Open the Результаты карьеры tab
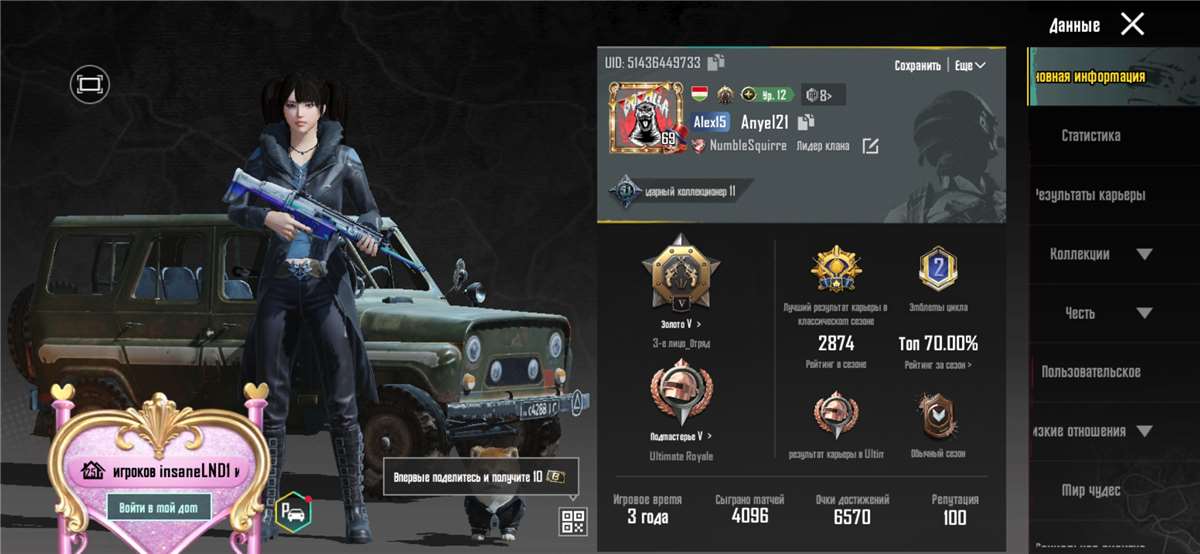The width and height of the screenshot is (1200, 554). click(1090, 195)
